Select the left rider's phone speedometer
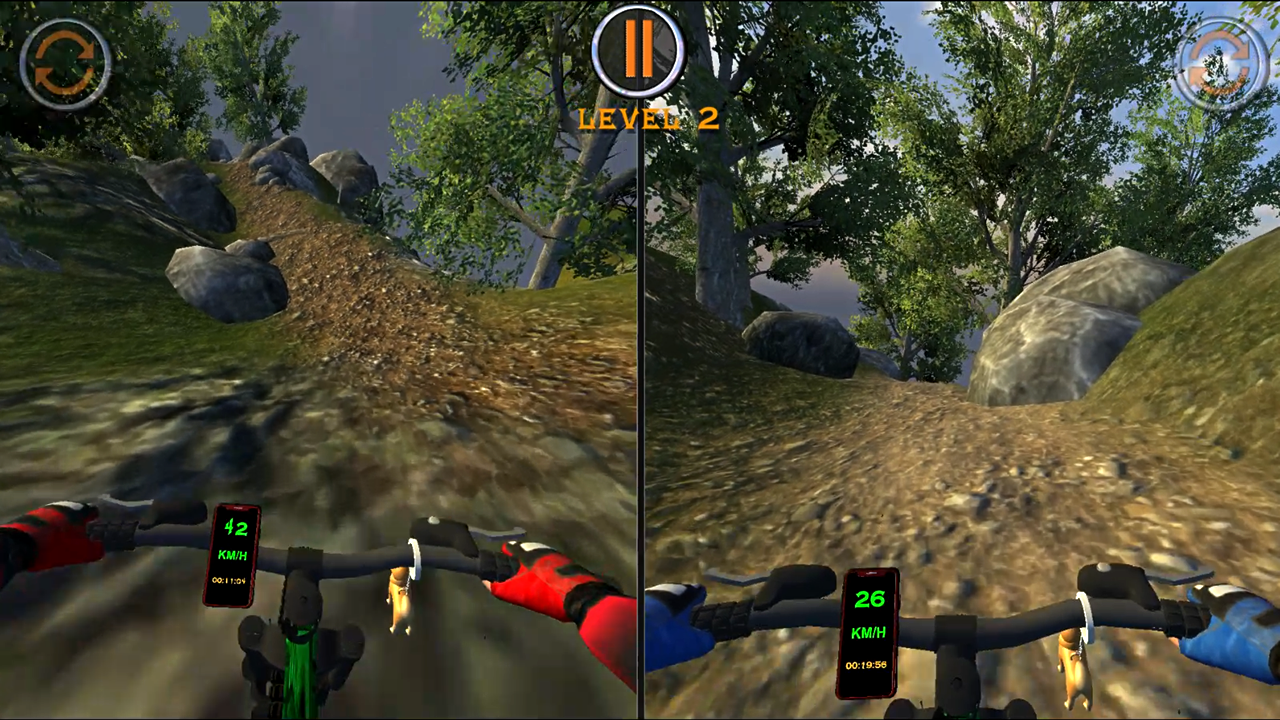This screenshot has width=1280, height=720. point(232,555)
